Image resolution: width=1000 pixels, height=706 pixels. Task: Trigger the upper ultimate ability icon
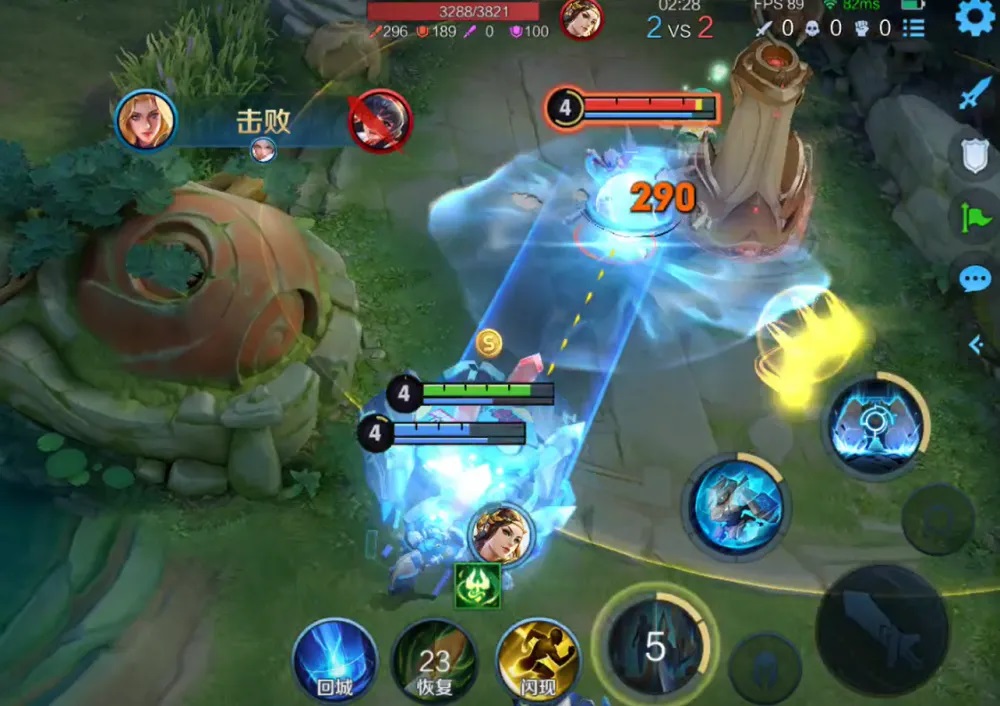(x=876, y=424)
